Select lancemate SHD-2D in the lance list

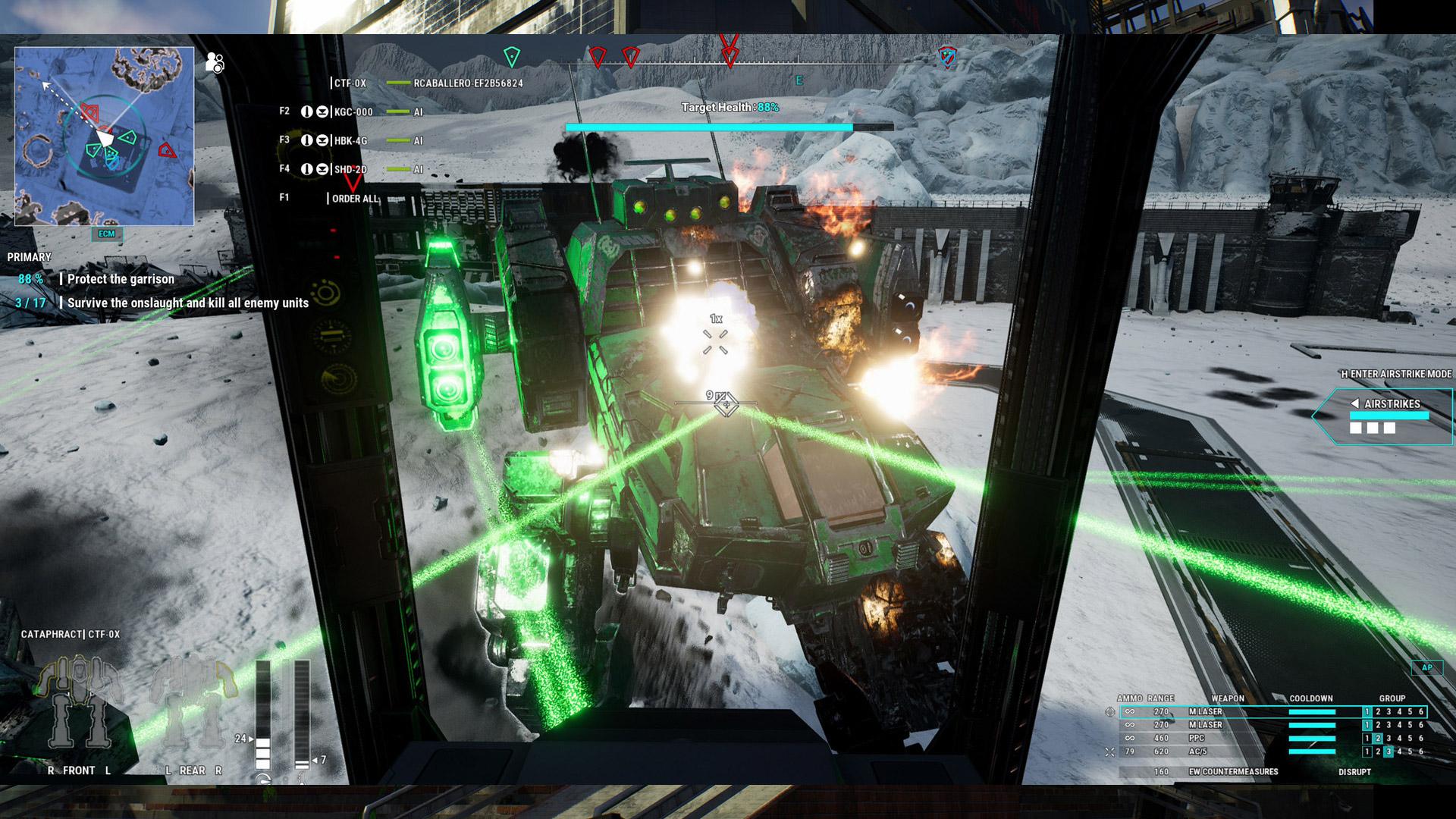pos(350,170)
